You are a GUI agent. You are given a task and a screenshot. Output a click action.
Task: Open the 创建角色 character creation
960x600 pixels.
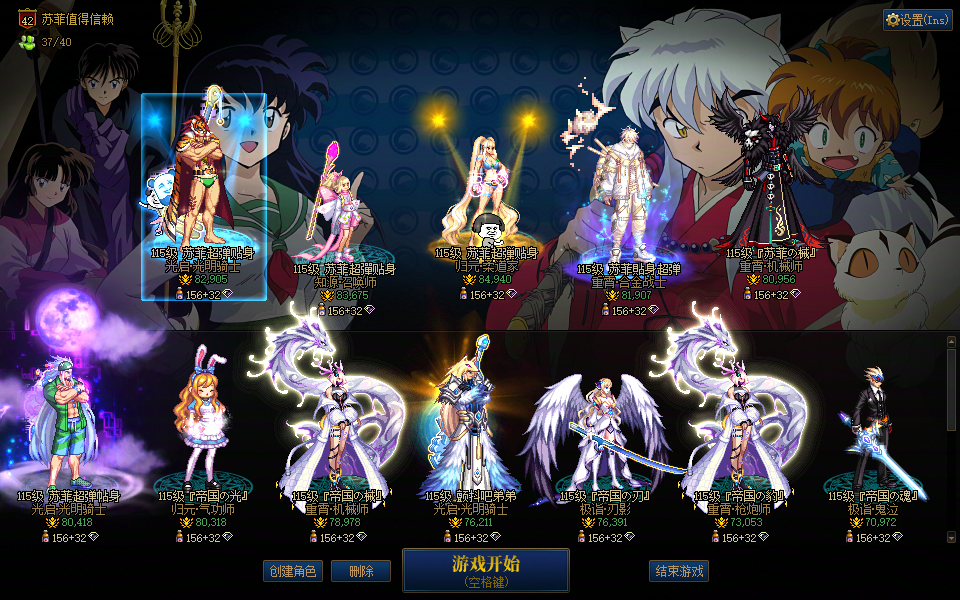pos(293,571)
